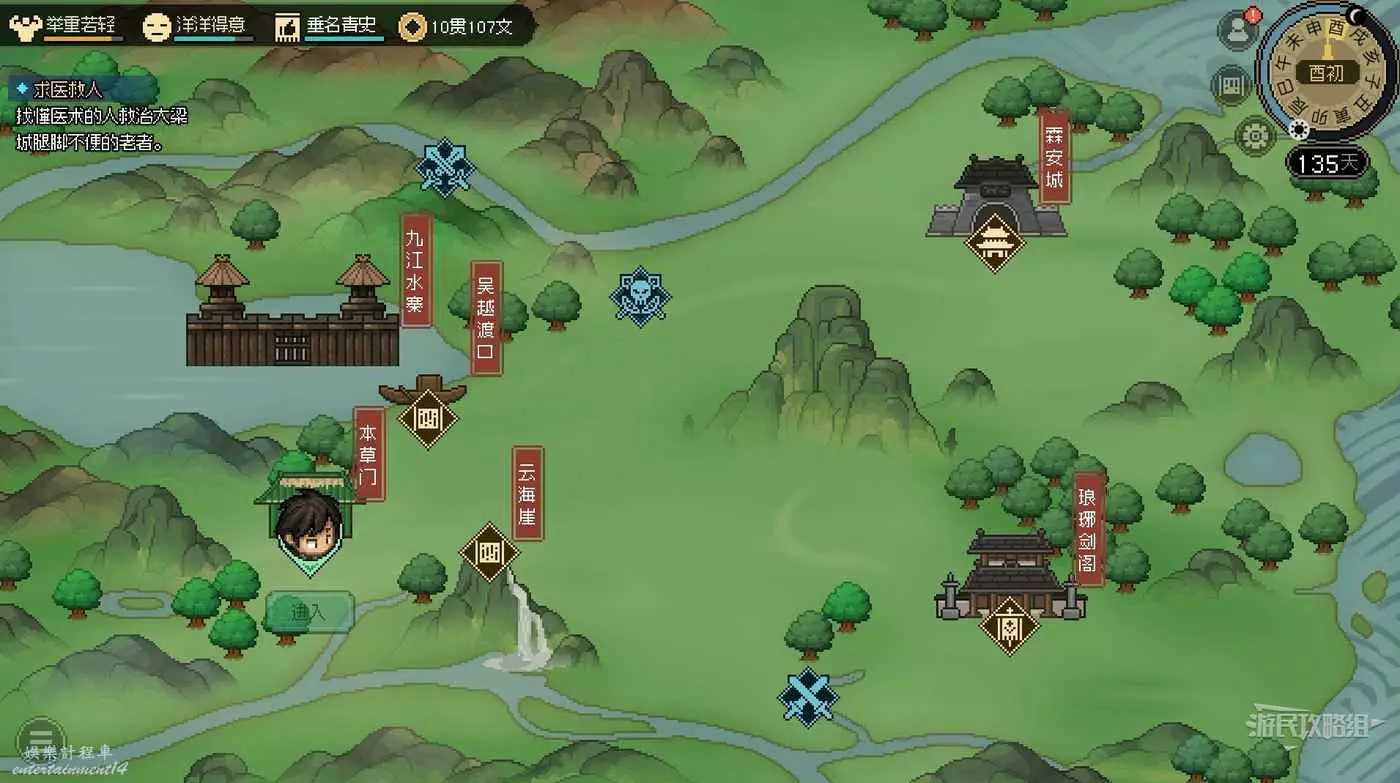Open the gear settings icon
This screenshot has width=1400, height=783.
click(1253, 134)
